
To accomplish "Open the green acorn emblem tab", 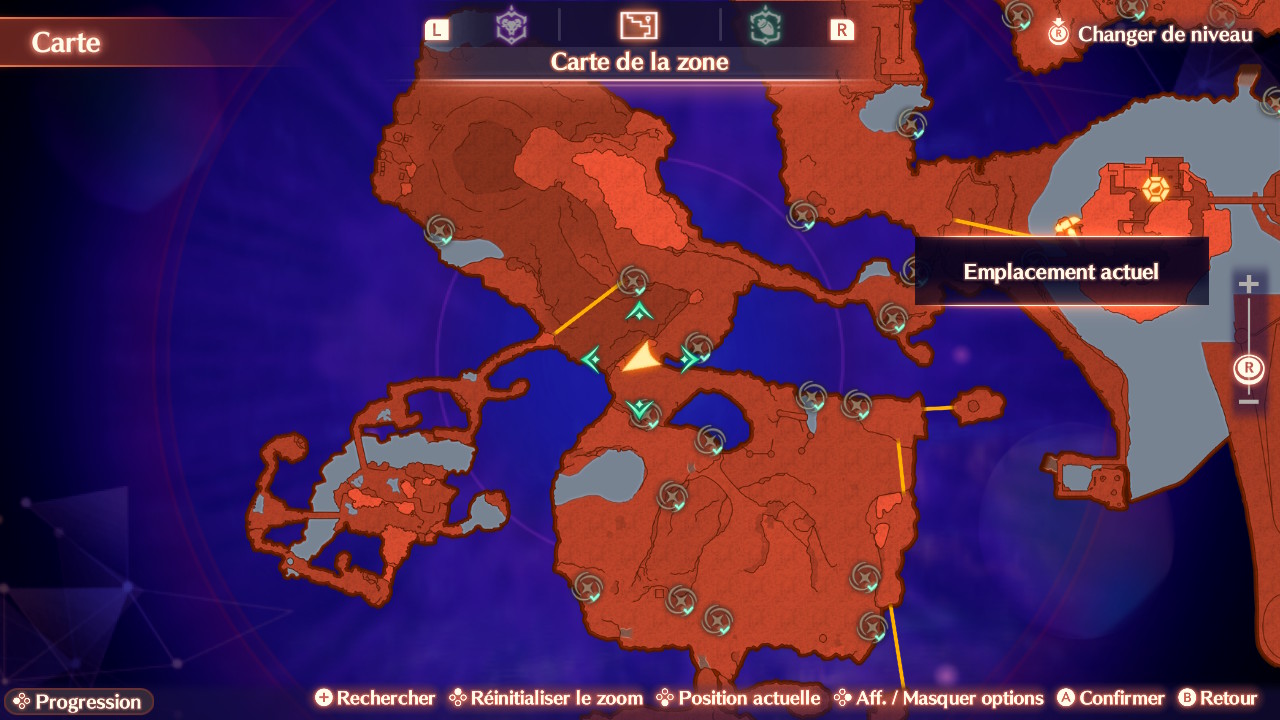I will coord(766,26).
